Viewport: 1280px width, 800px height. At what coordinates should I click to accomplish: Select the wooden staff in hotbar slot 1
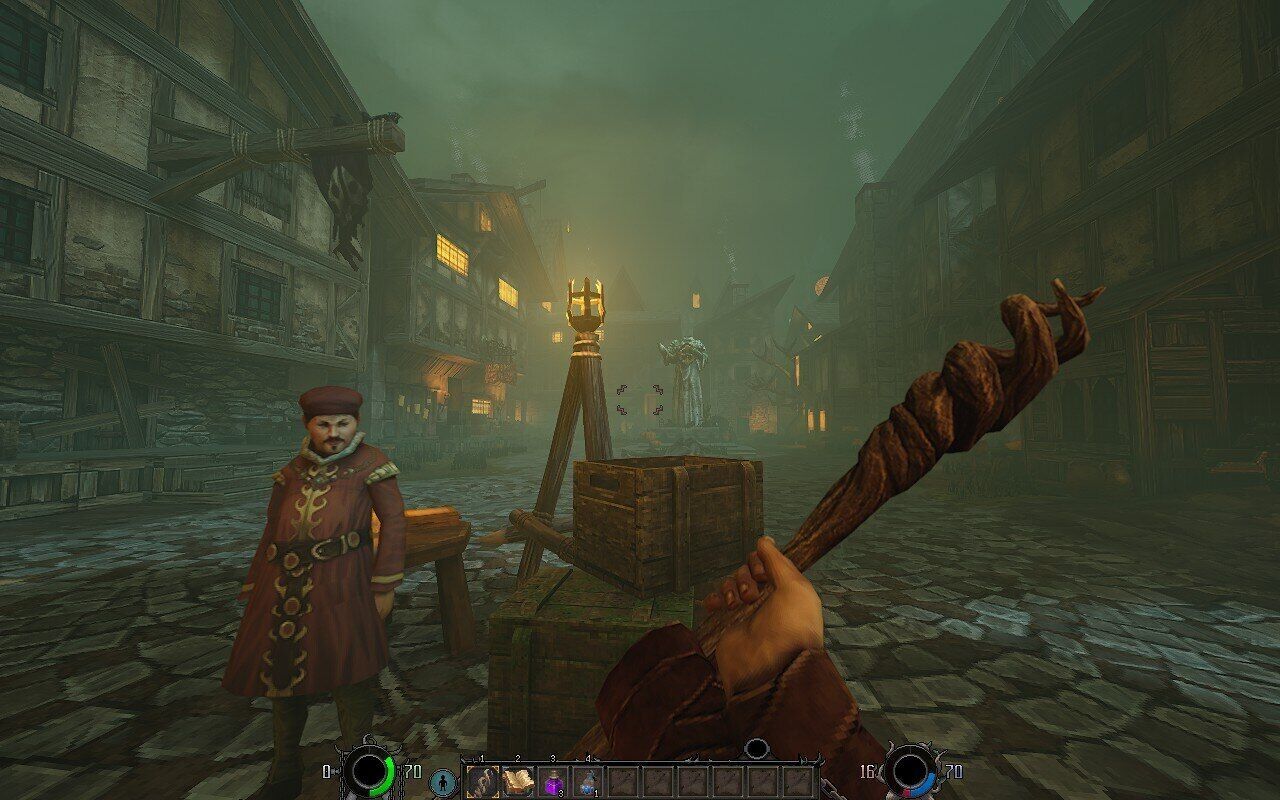pyautogui.click(x=482, y=781)
